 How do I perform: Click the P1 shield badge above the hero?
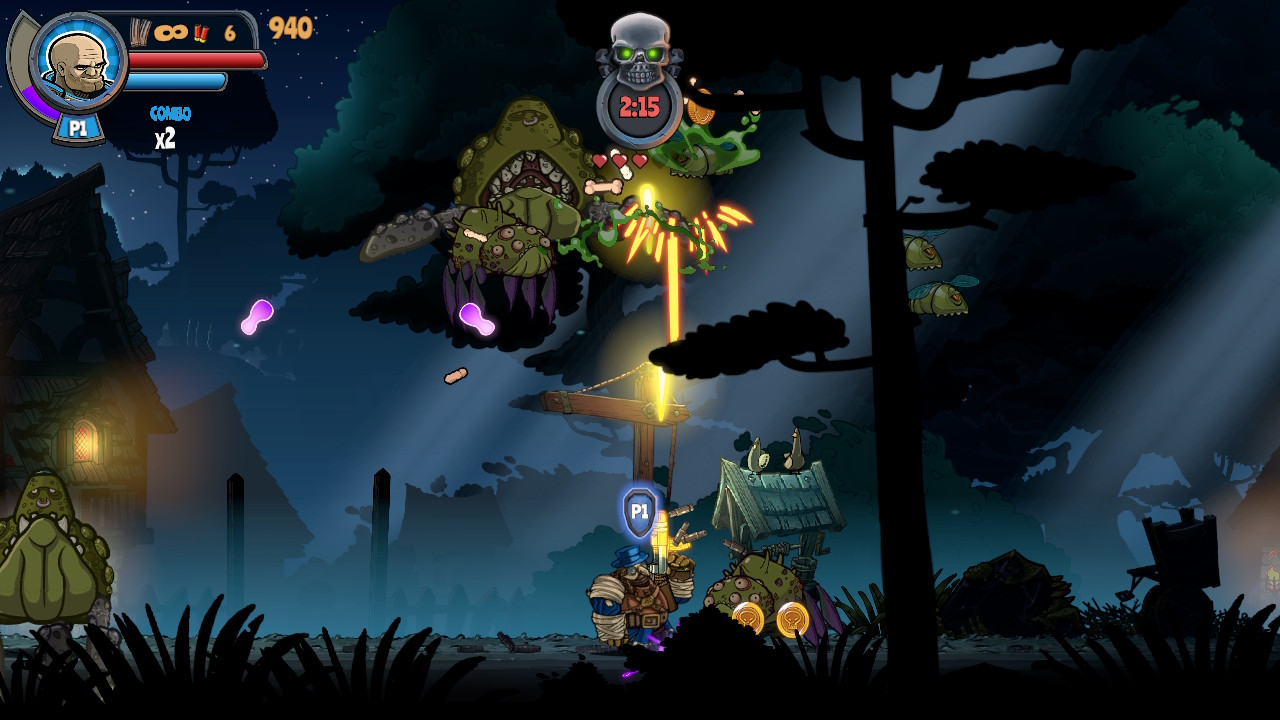(640, 510)
